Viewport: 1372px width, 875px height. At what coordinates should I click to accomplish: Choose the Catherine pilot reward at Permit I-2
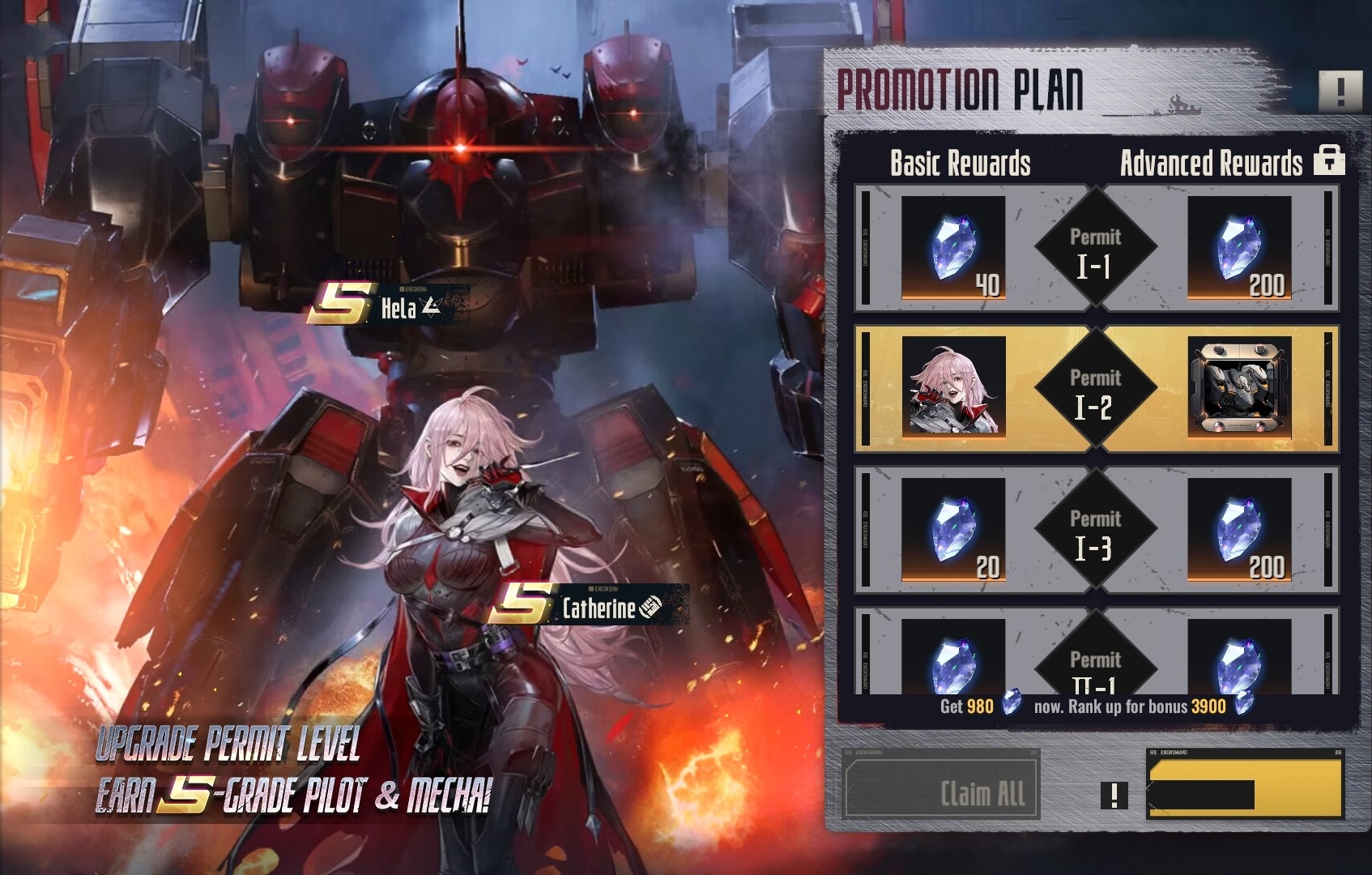[953, 387]
